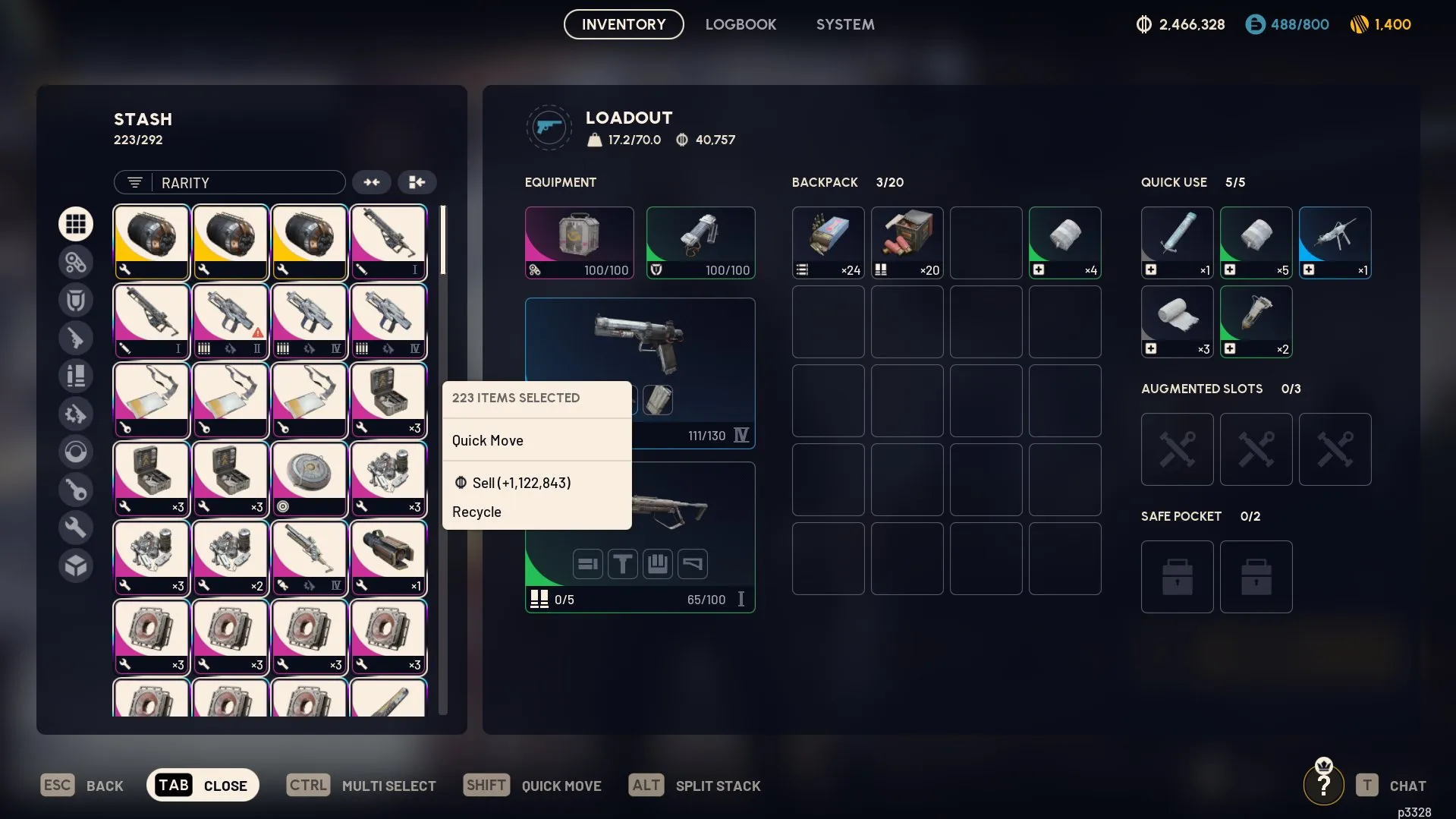Screen dimensions: 1456x819
Task: Select the grid view all-items filter
Action: [x=76, y=224]
